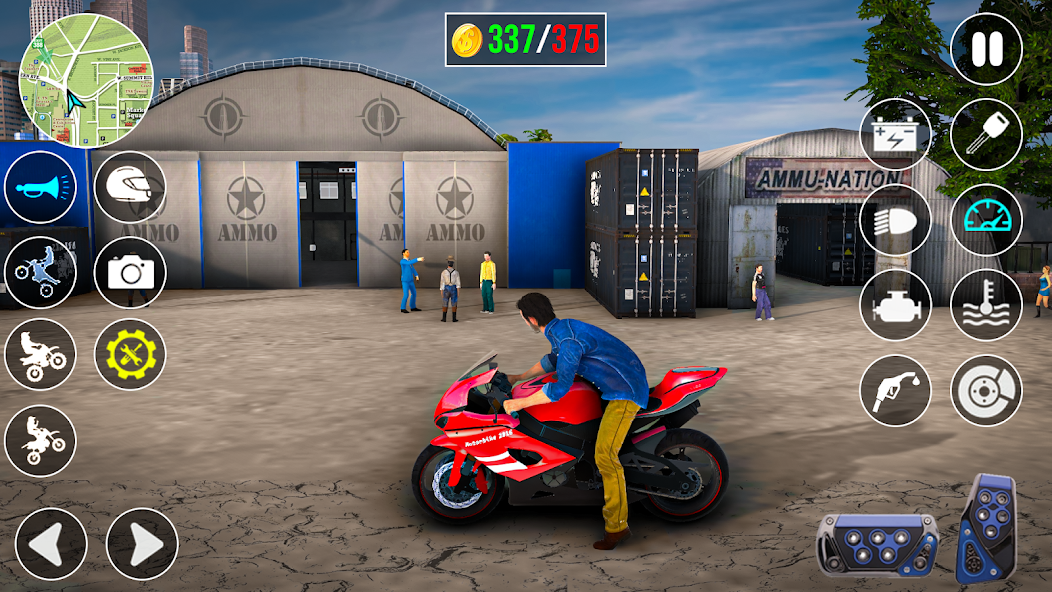Open the camera view button

point(130,272)
